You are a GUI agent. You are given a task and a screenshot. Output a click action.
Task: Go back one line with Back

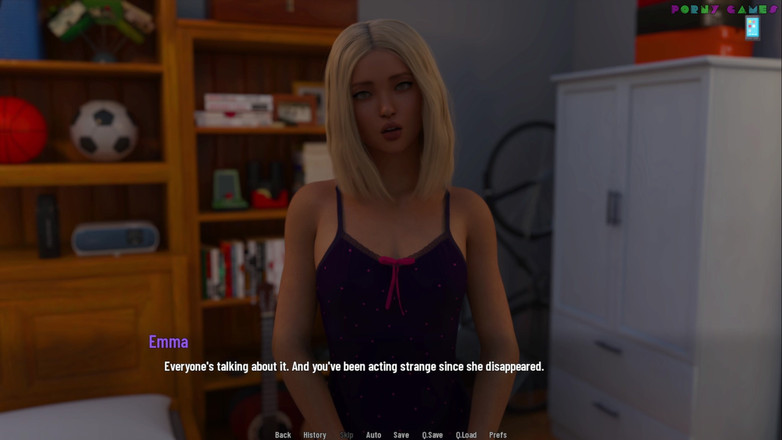283,435
